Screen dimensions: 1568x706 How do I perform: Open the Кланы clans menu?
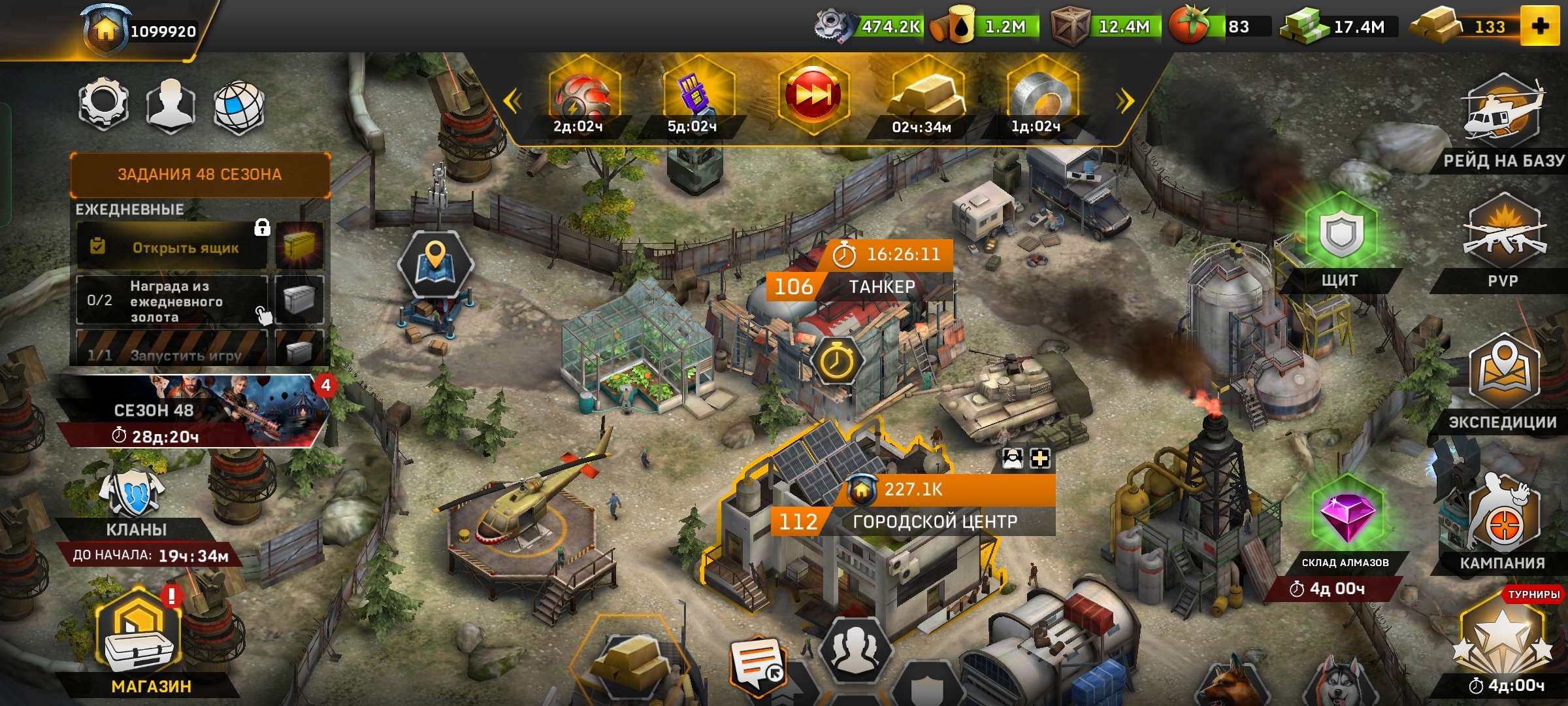[135, 503]
